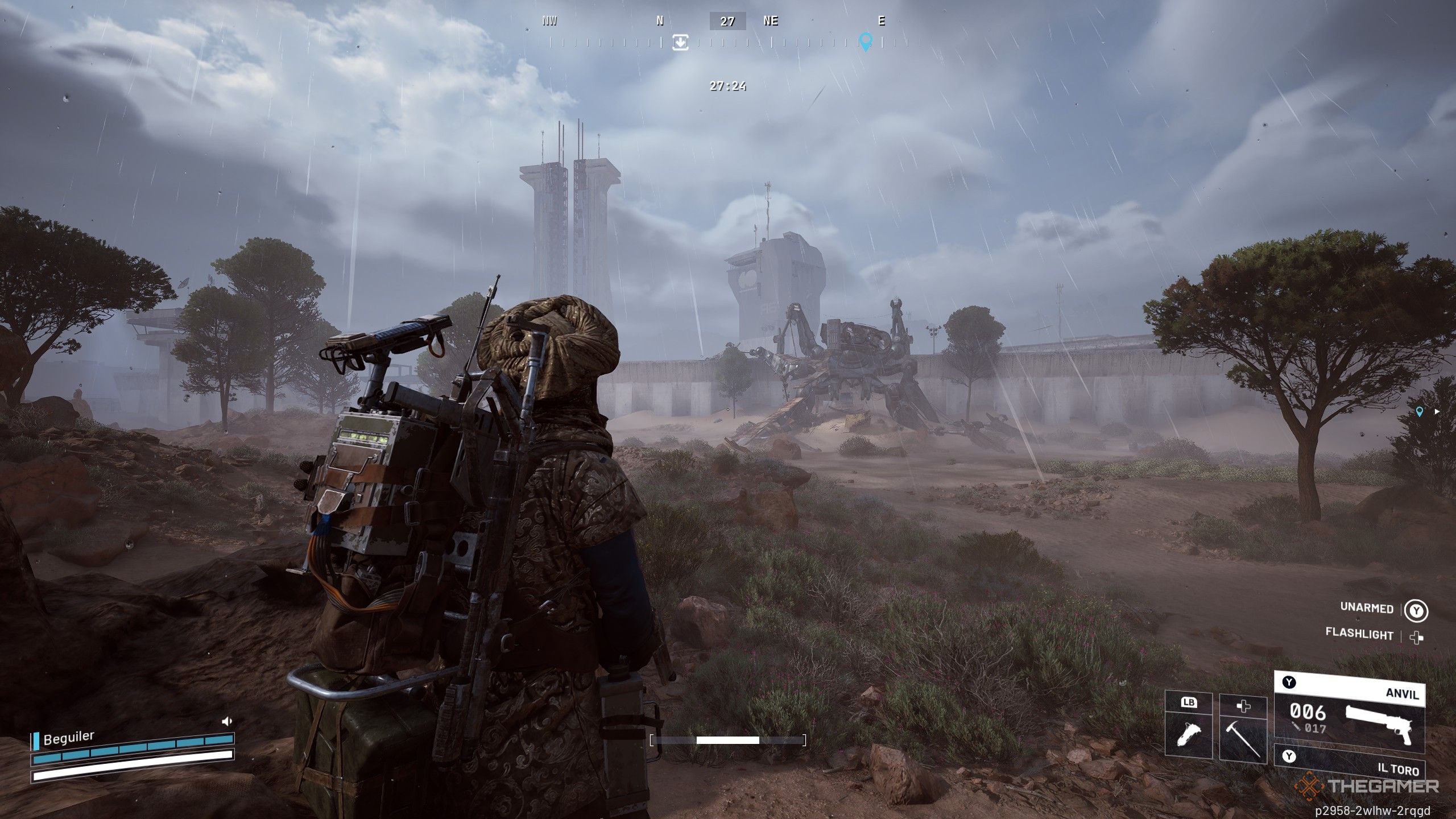
Task: Click the blue waypoint pin on the compass
Action: 865,42
